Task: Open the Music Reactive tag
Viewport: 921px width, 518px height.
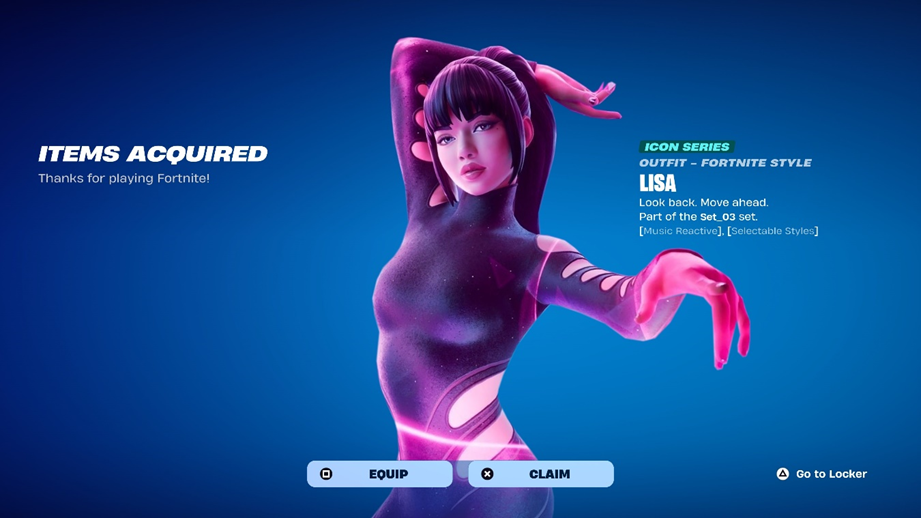Action: point(680,231)
